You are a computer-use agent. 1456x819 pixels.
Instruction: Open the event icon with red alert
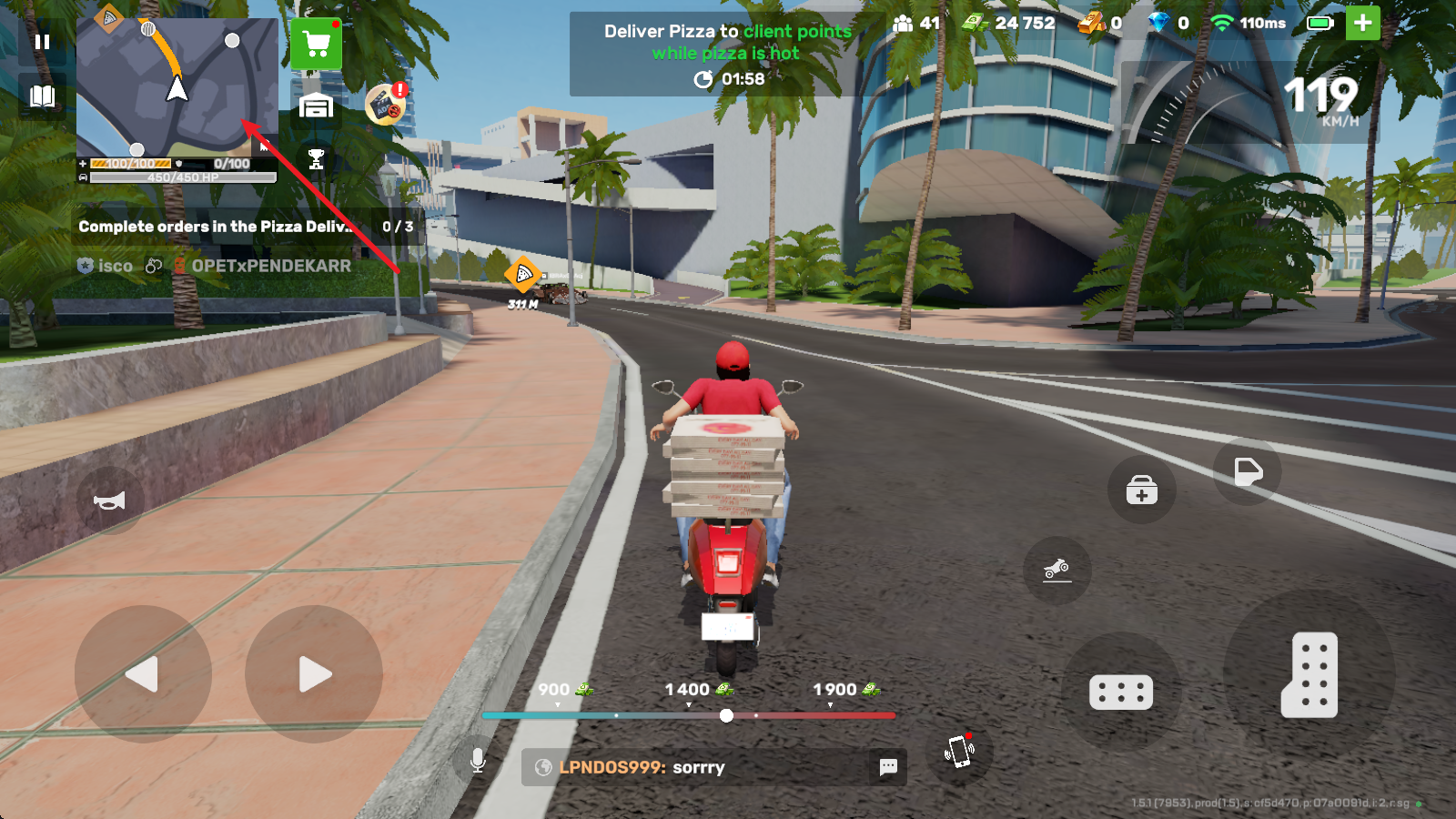pos(386,105)
